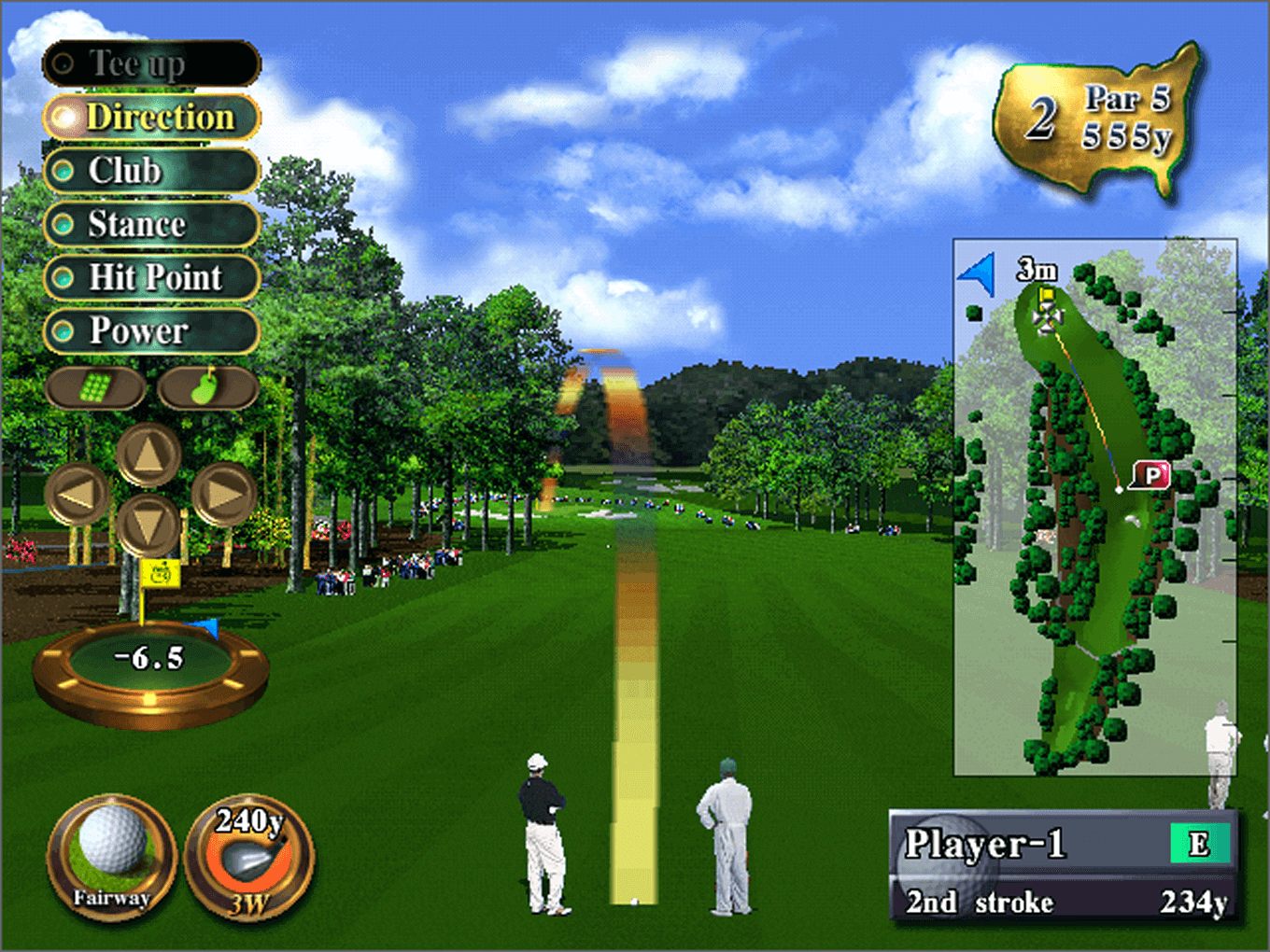1270x952 pixels.
Task: Open the 3W club icon
Action: point(249,858)
